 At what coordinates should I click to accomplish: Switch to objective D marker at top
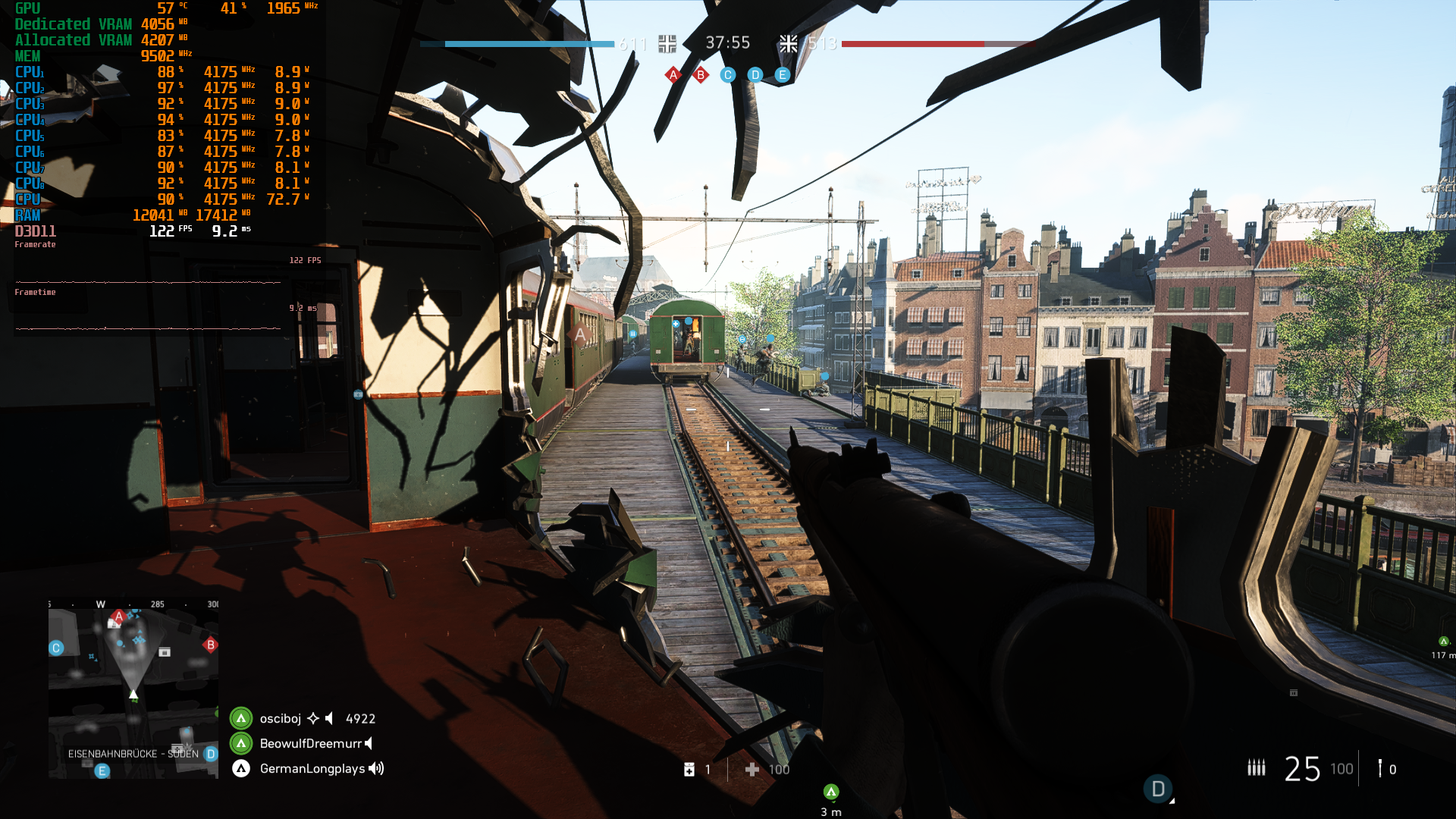pyautogui.click(x=754, y=75)
